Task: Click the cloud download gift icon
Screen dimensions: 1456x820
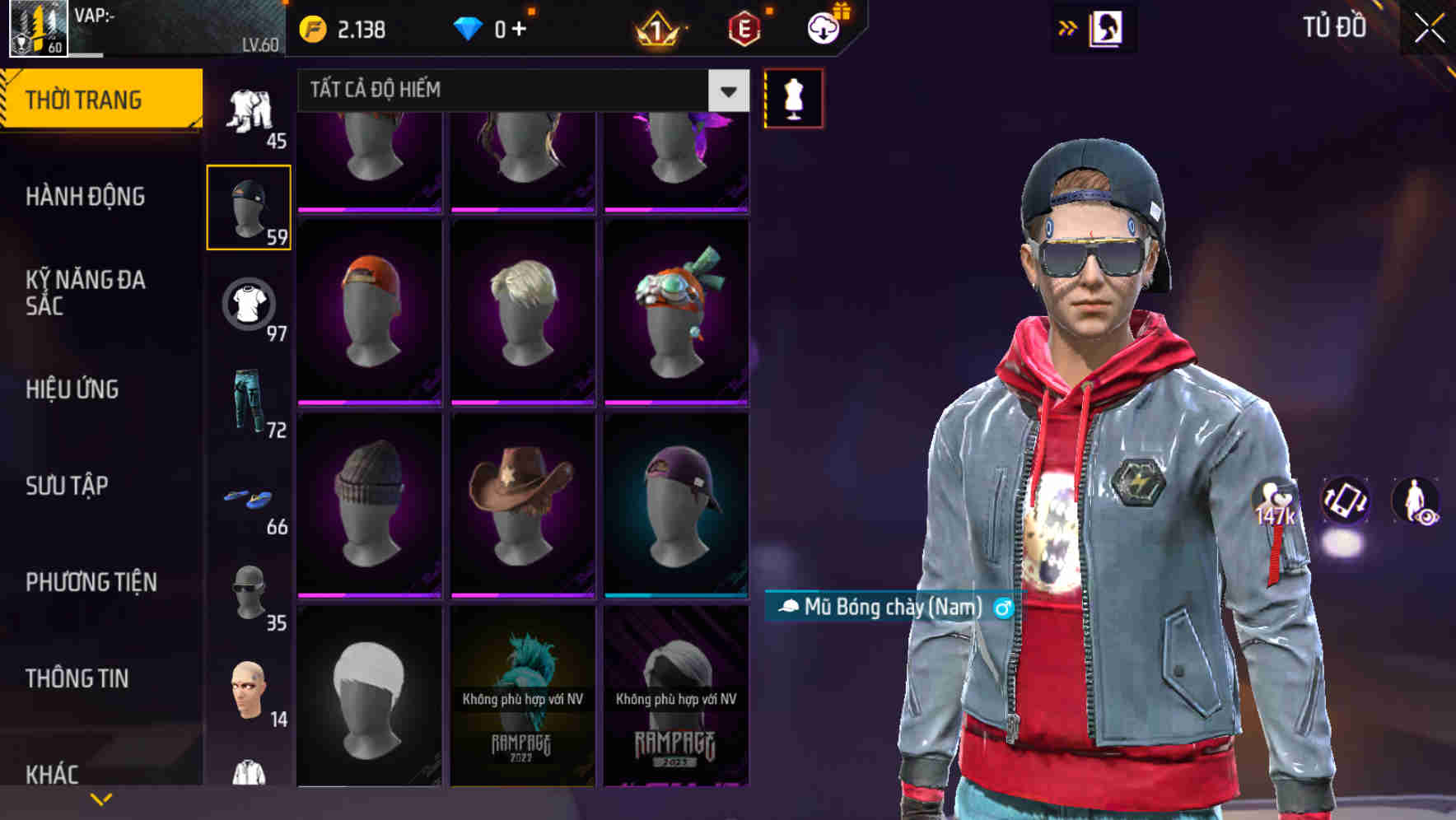Action: (823, 27)
